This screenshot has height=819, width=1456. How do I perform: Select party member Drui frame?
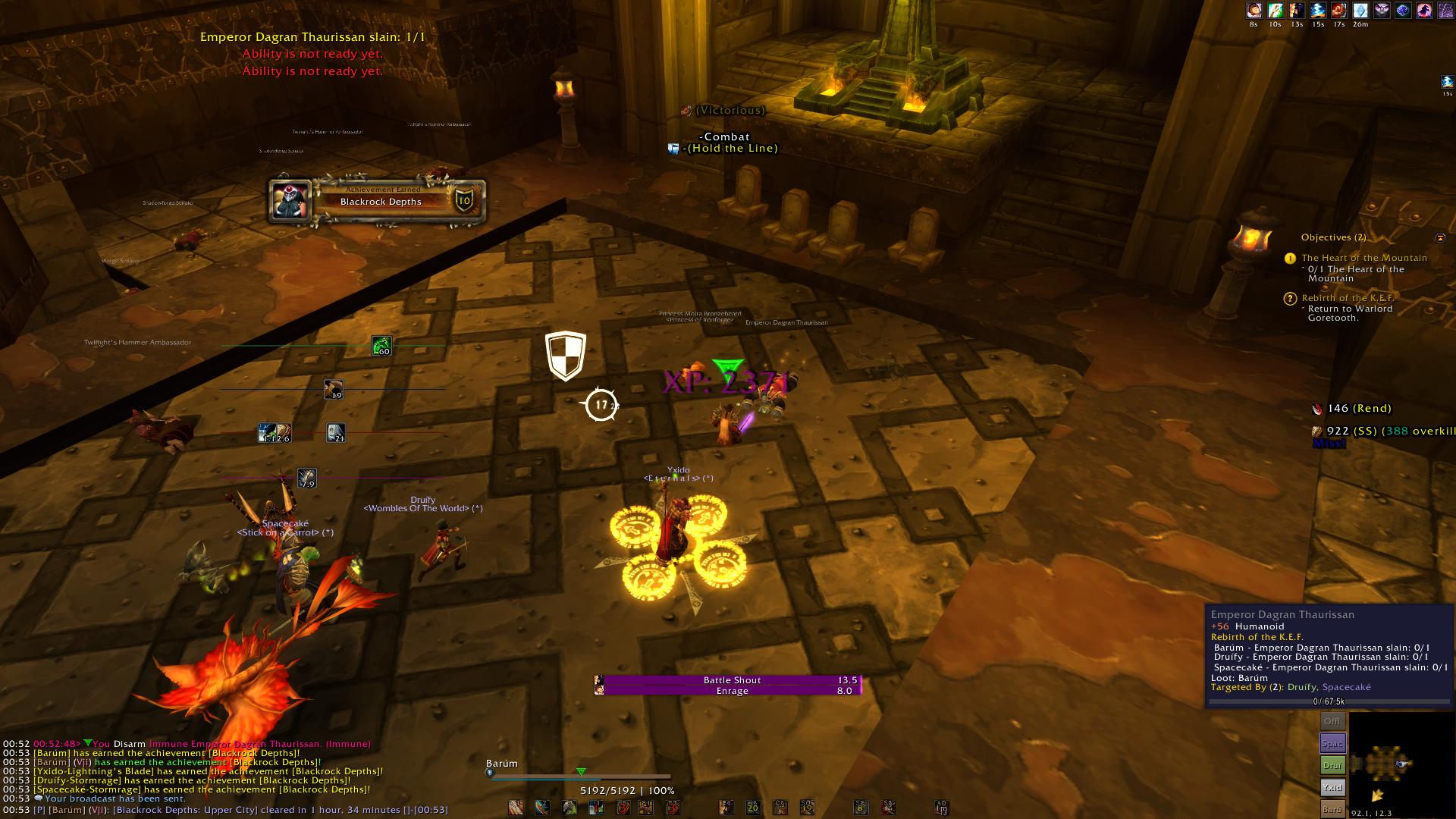point(1332,766)
